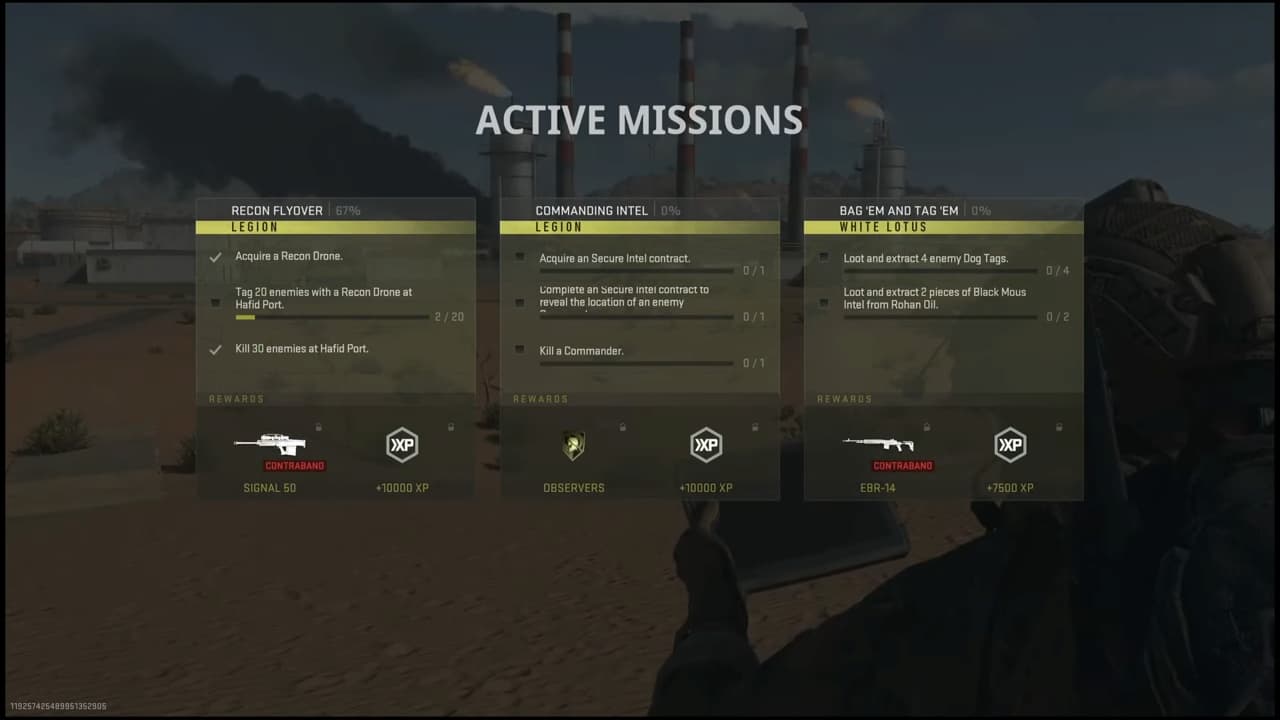Open the Observers emblem reward icon
Screen dimensions: 1280x720
(x=573, y=445)
